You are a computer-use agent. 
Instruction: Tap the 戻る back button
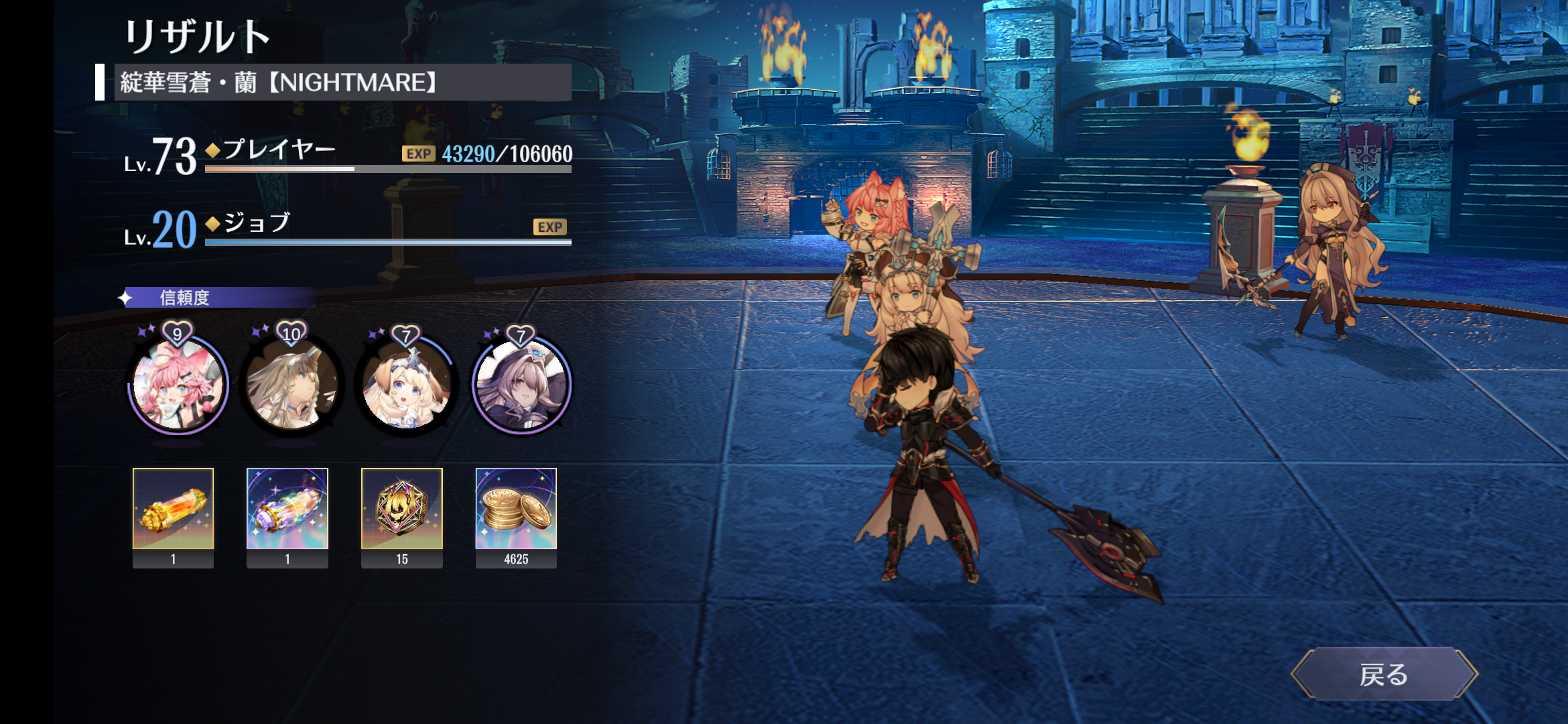[x=1384, y=674]
